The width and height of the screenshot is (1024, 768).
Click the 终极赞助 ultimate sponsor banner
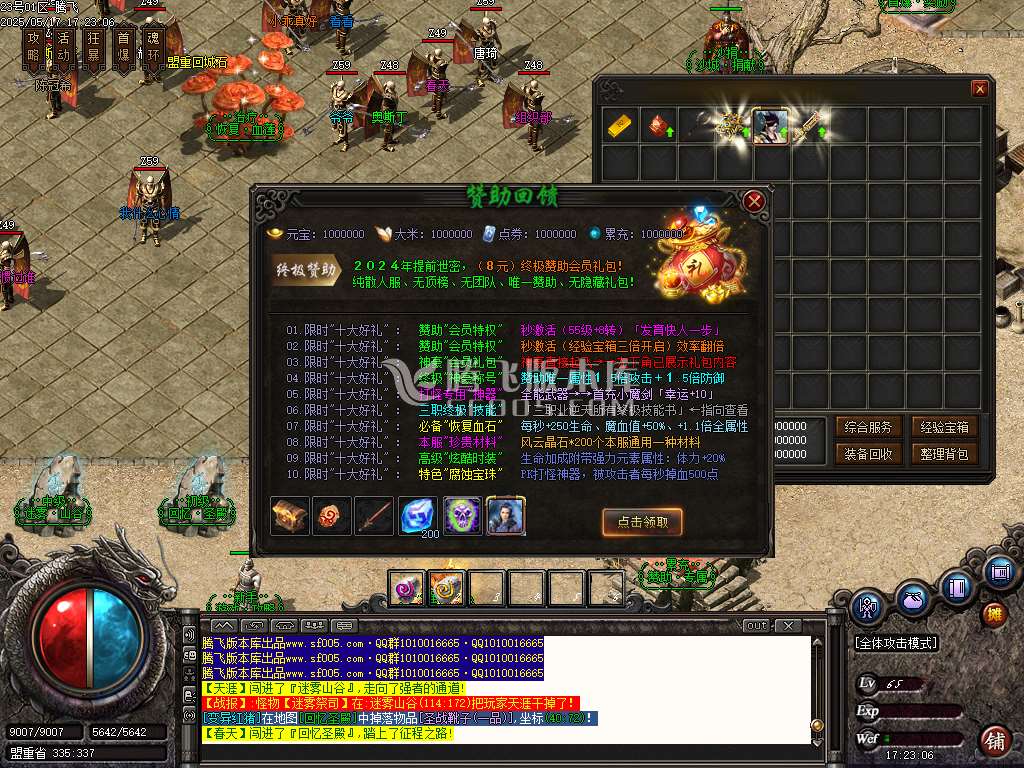coord(306,269)
